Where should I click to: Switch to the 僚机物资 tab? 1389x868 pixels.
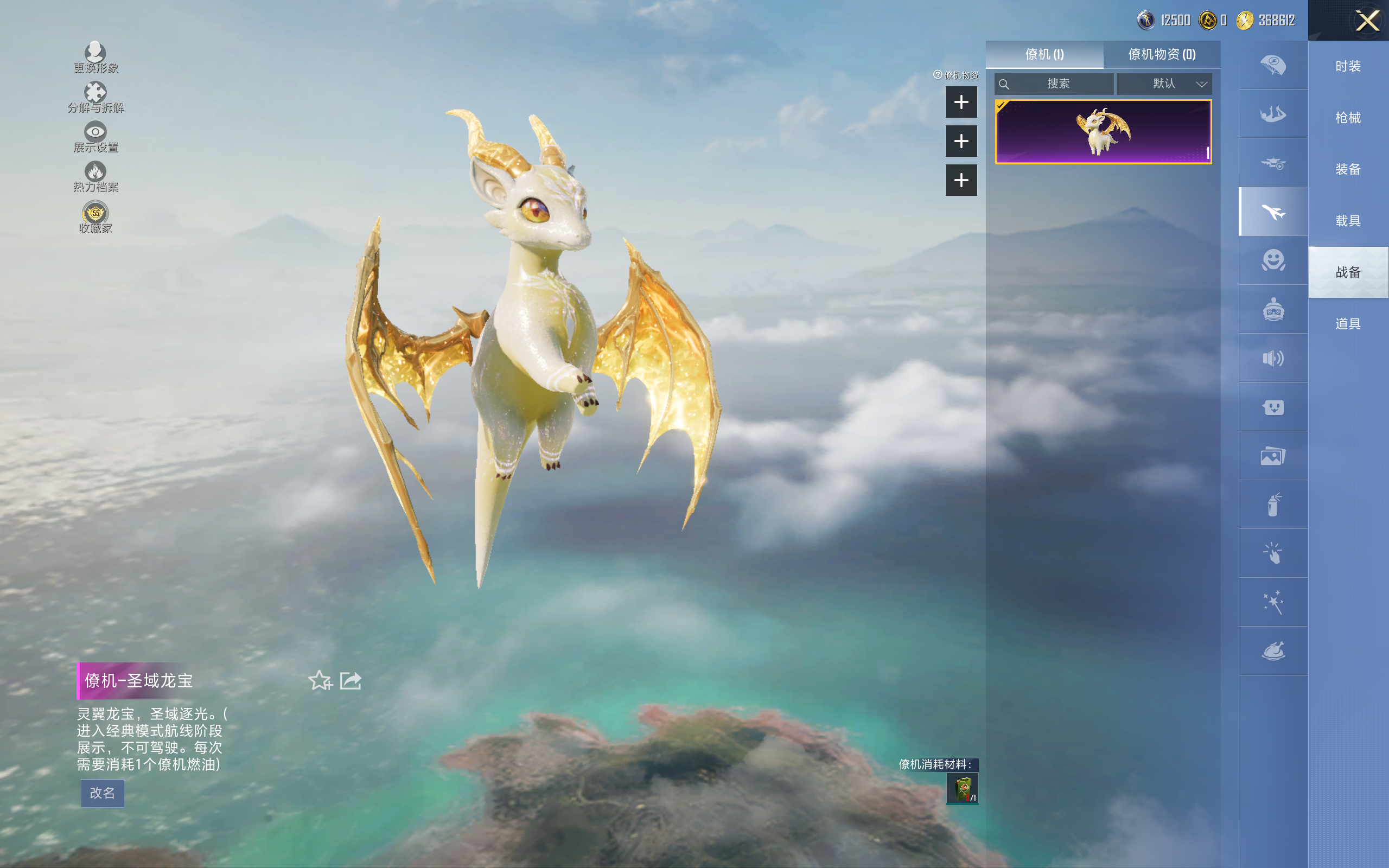pyautogui.click(x=1161, y=55)
